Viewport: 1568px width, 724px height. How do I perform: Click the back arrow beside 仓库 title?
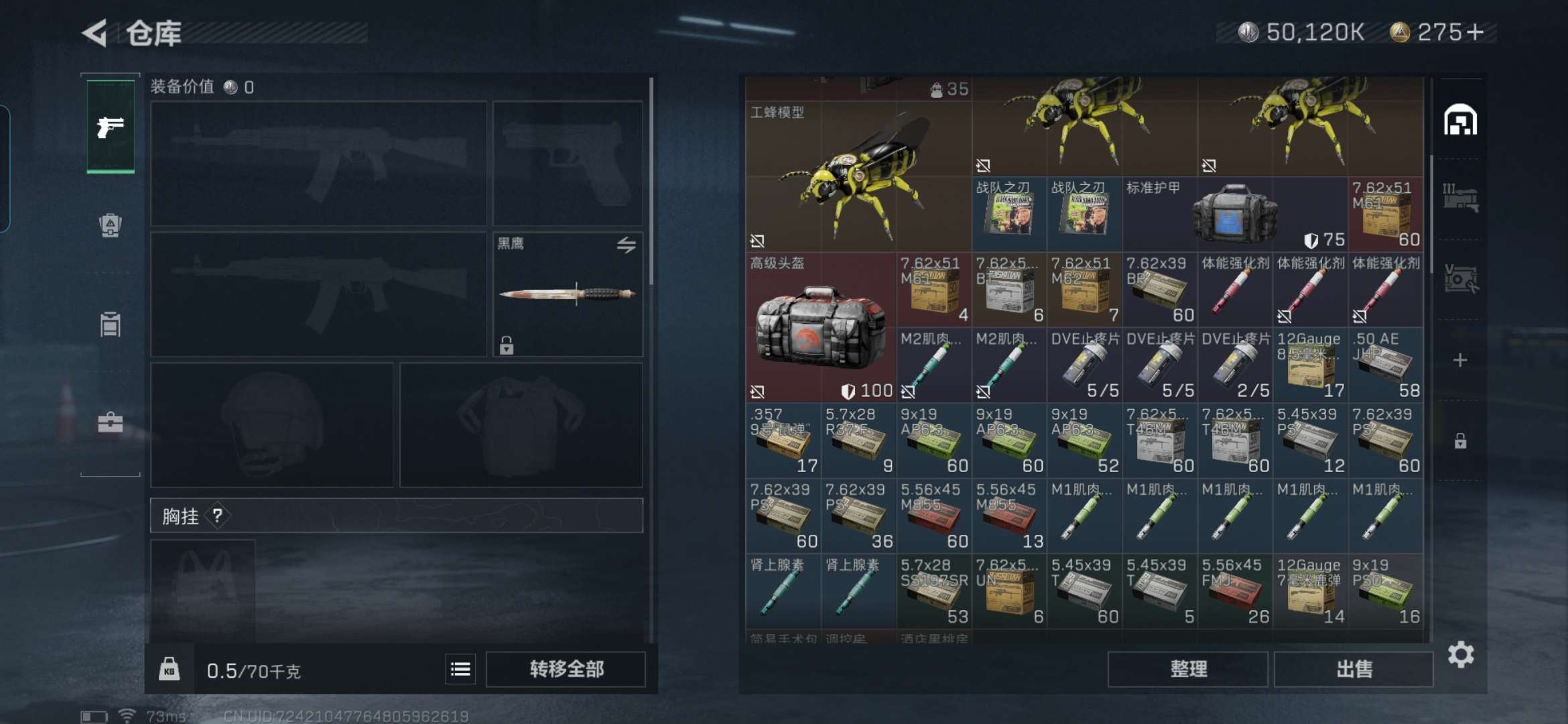pos(94,33)
